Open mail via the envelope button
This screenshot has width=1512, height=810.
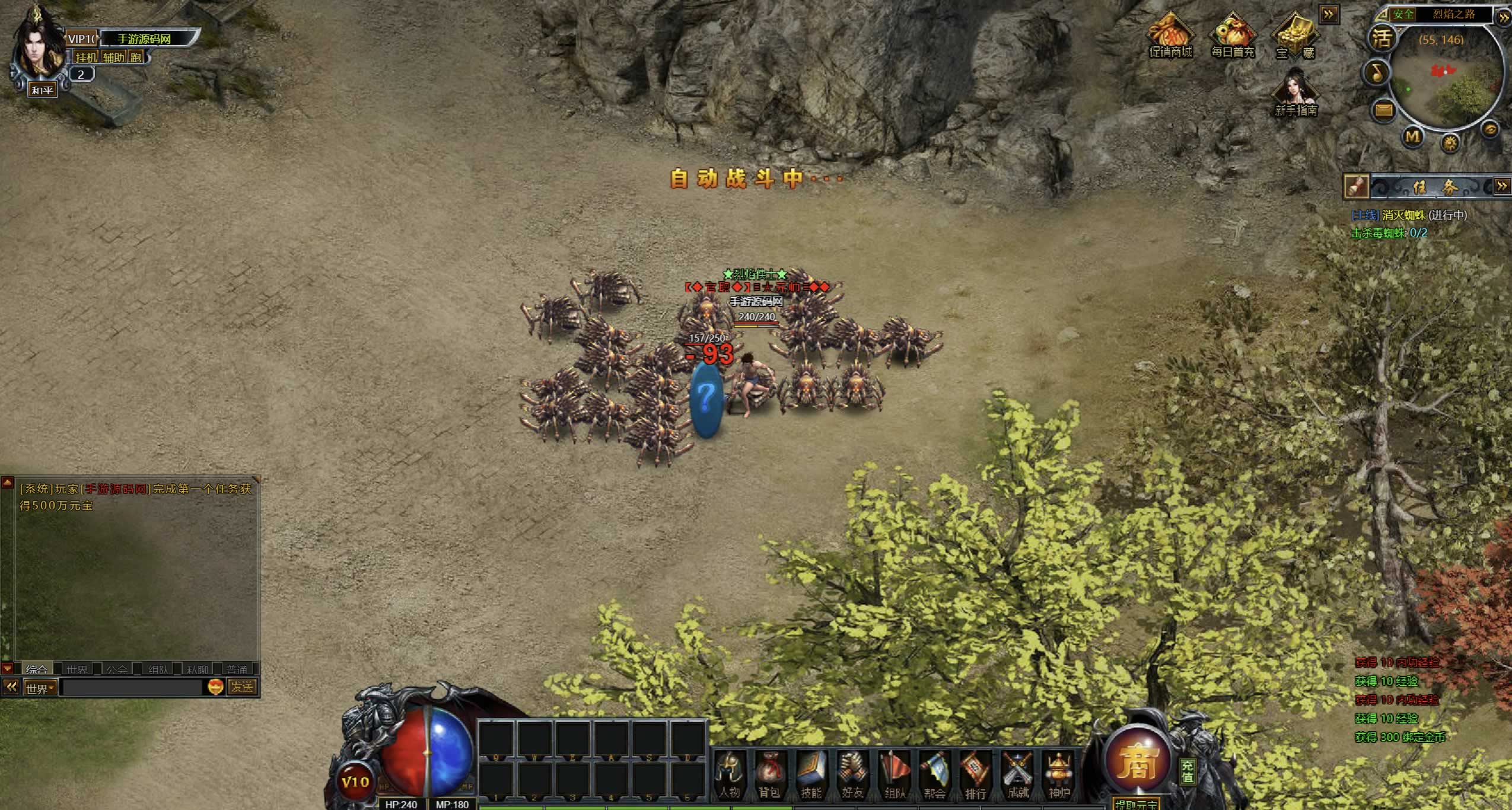[x=1383, y=110]
